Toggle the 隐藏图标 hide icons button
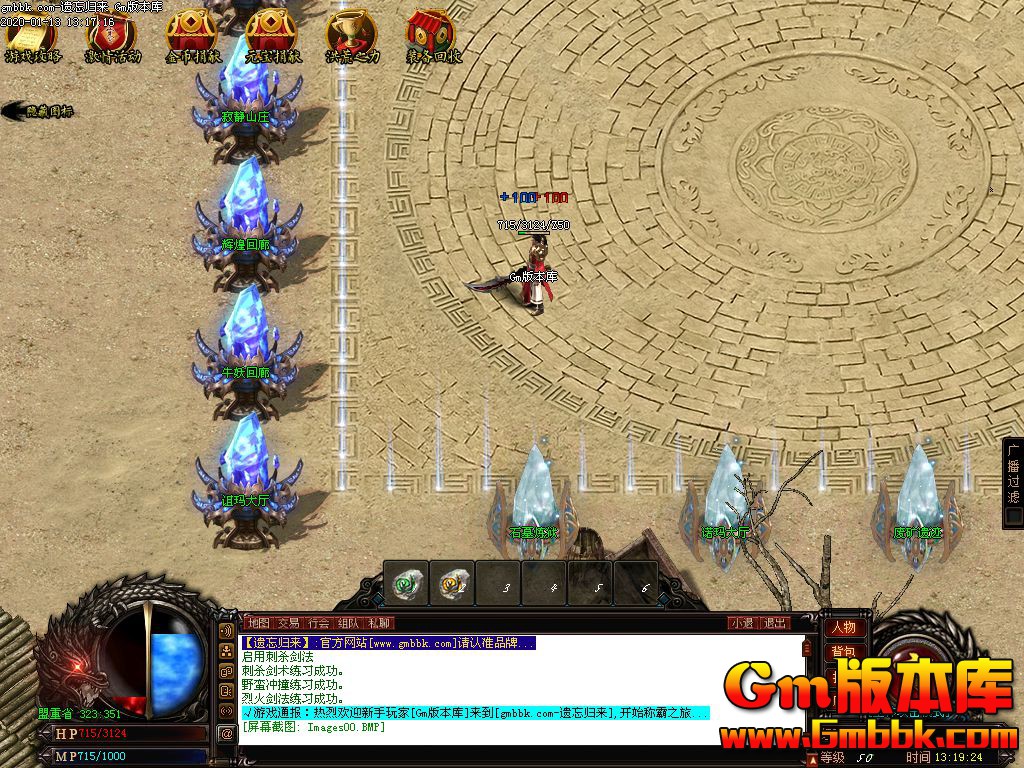The width and height of the screenshot is (1024, 768). pos(40,111)
